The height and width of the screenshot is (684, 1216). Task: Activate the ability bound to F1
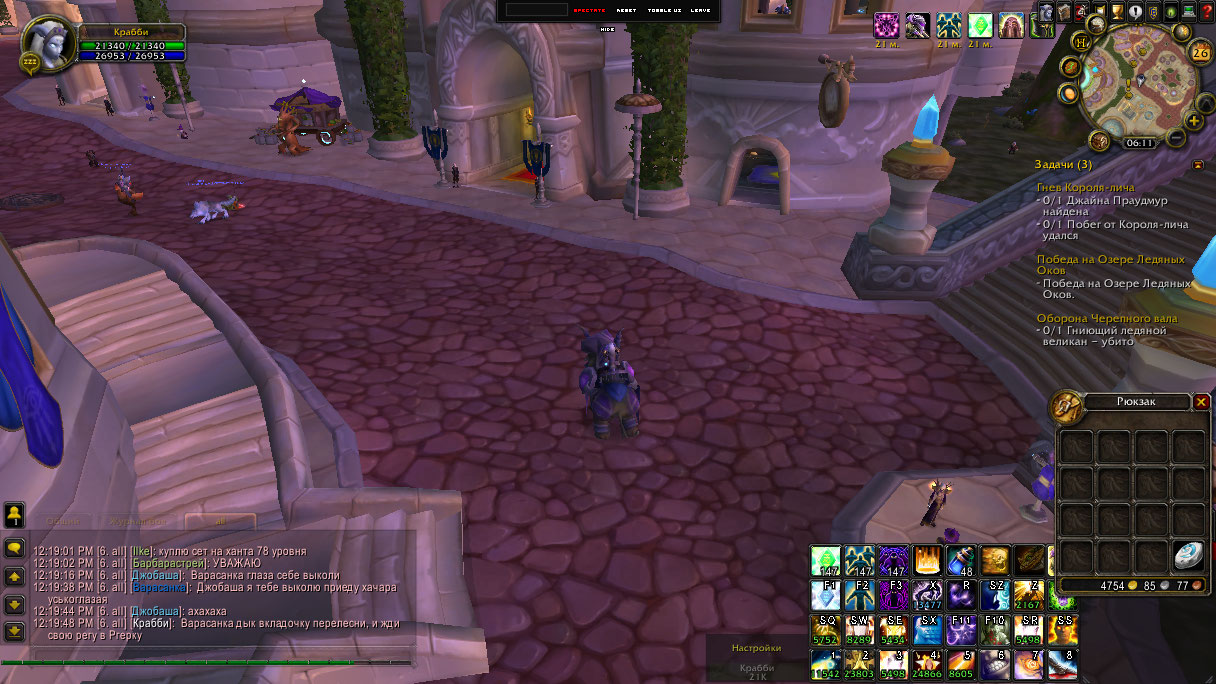point(826,595)
